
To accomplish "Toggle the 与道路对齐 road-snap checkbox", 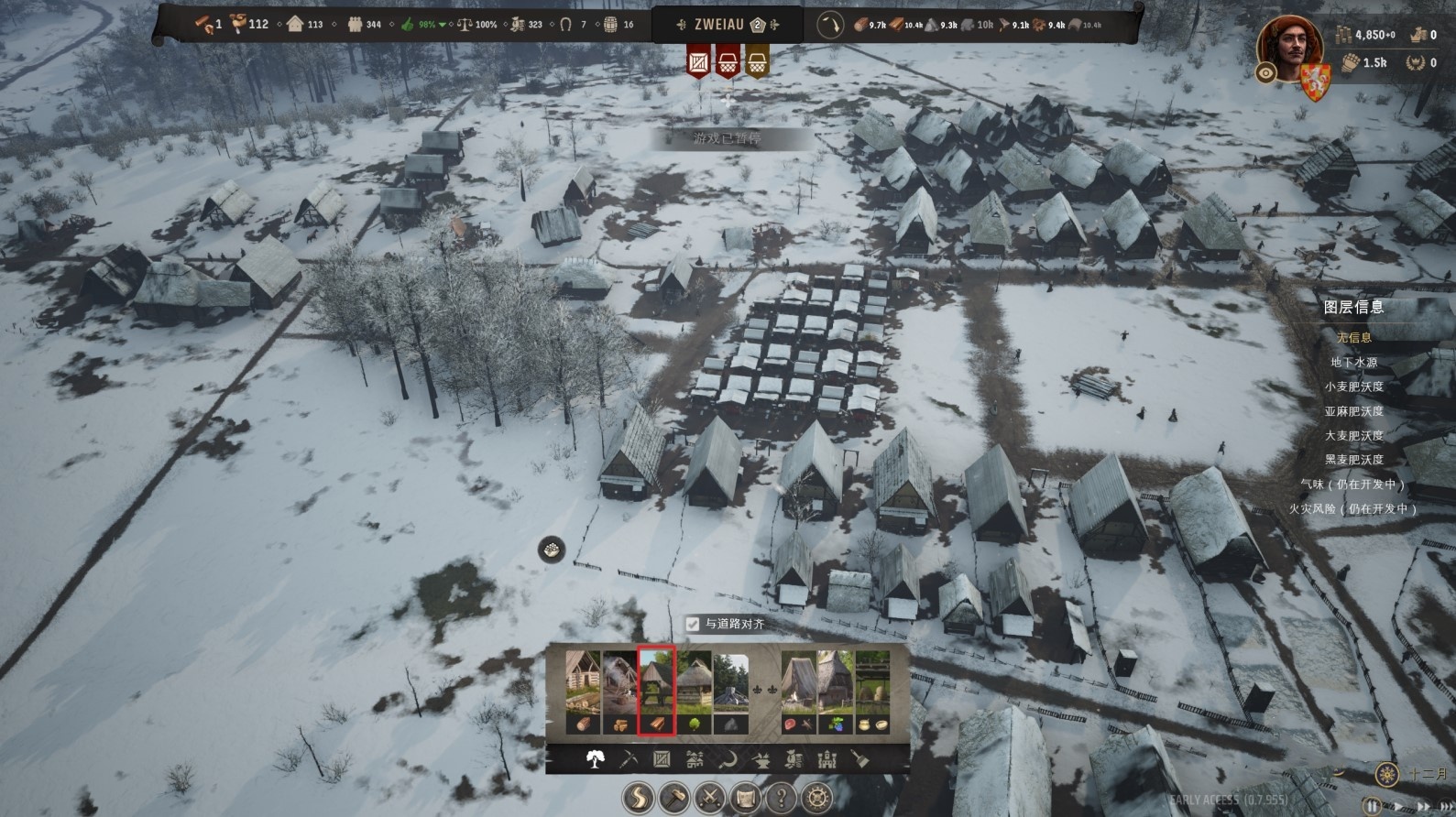I will 693,624.
